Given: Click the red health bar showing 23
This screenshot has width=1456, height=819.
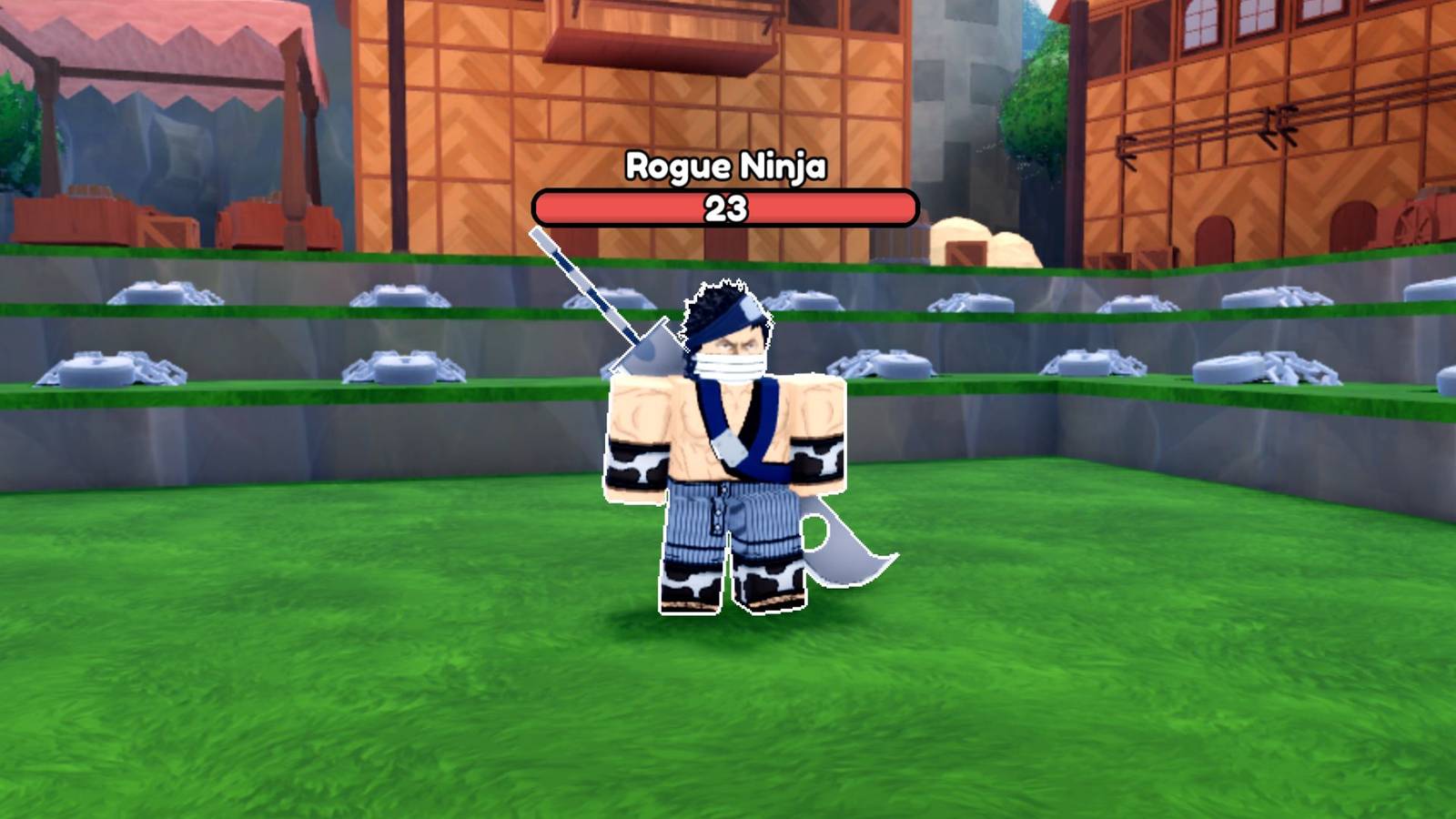Looking at the screenshot, I should 725,207.
